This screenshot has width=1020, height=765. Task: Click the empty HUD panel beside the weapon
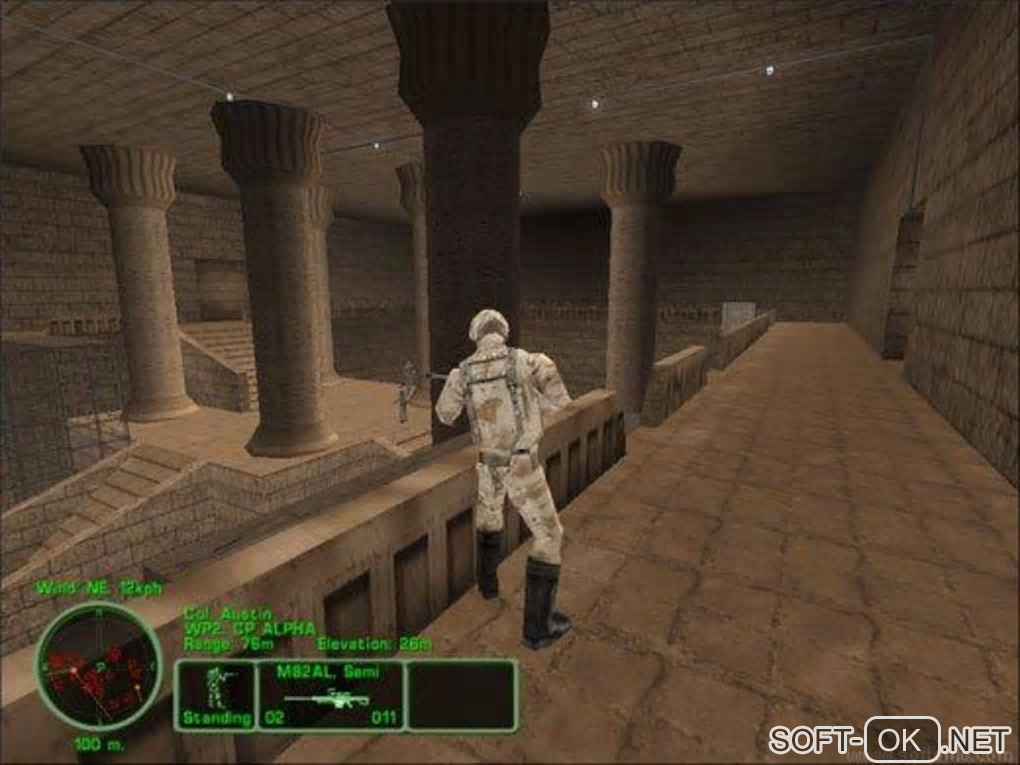(461, 693)
